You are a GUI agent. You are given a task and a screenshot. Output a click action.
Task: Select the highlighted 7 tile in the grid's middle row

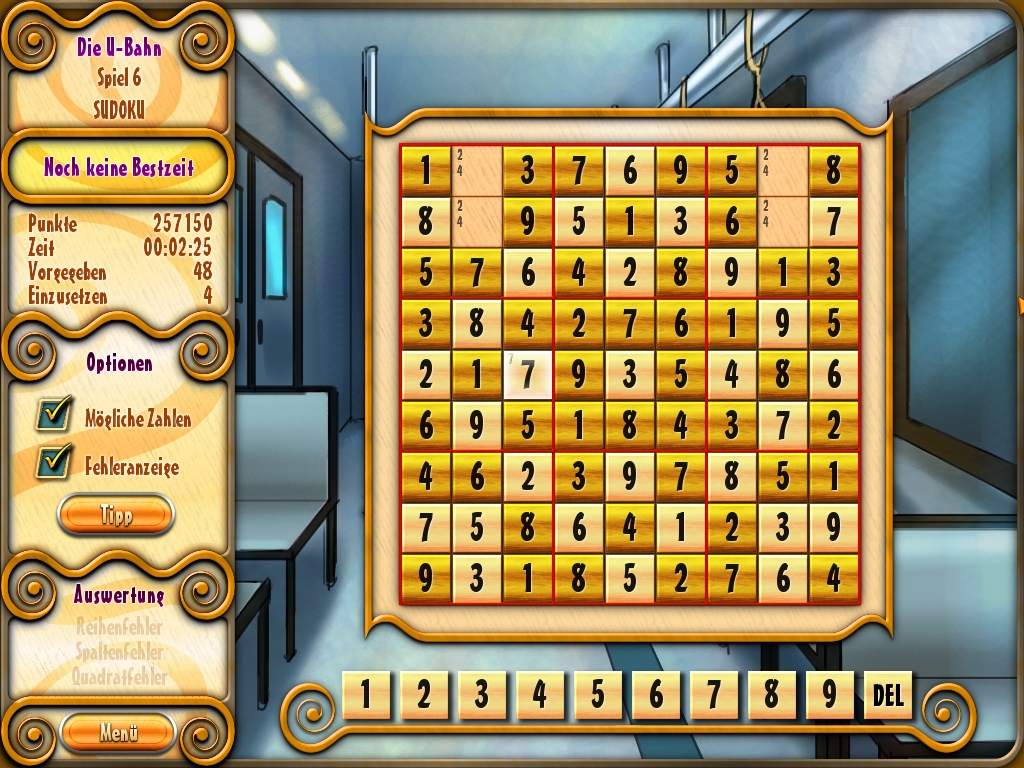coord(528,374)
